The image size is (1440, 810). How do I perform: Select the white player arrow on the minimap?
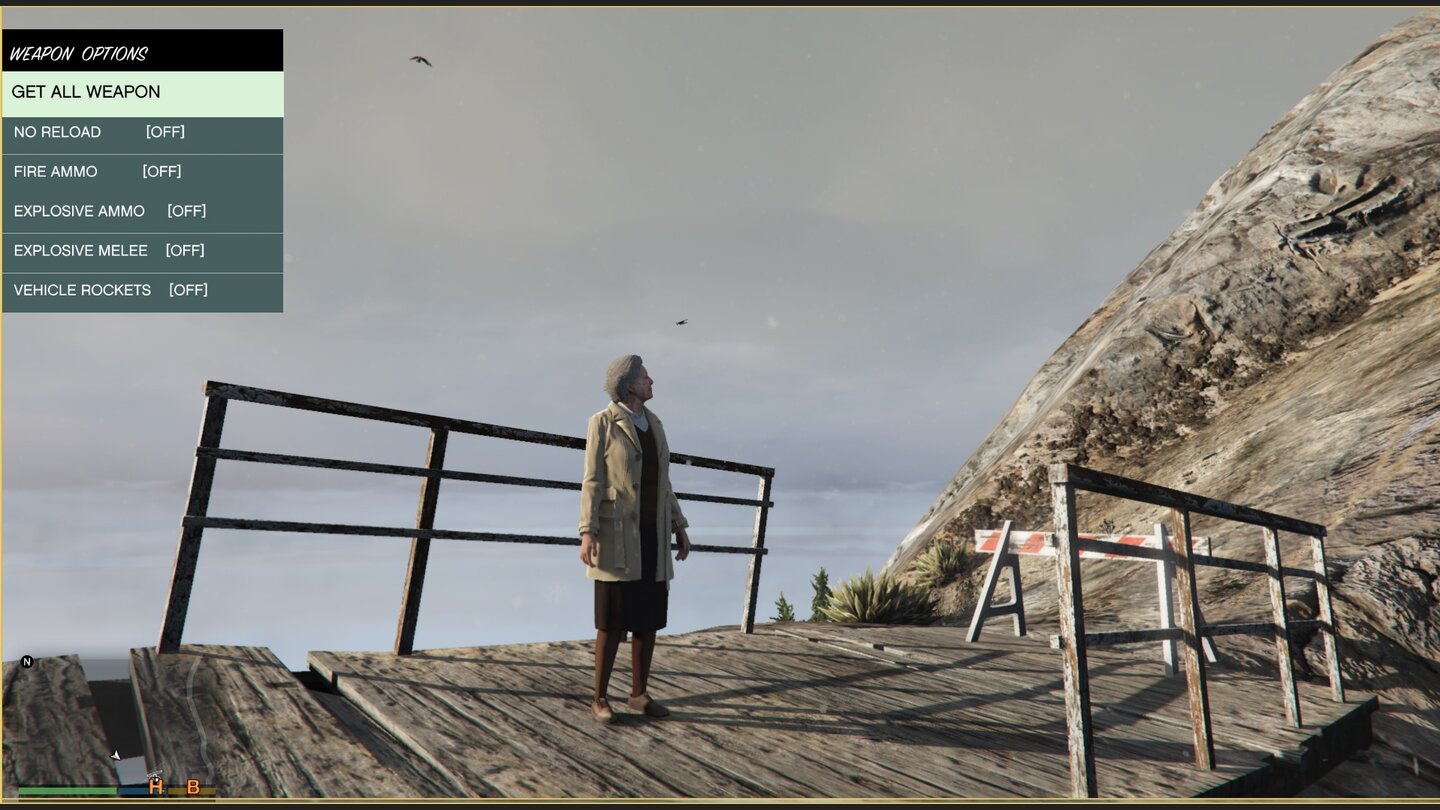pyautogui.click(x=115, y=755)
